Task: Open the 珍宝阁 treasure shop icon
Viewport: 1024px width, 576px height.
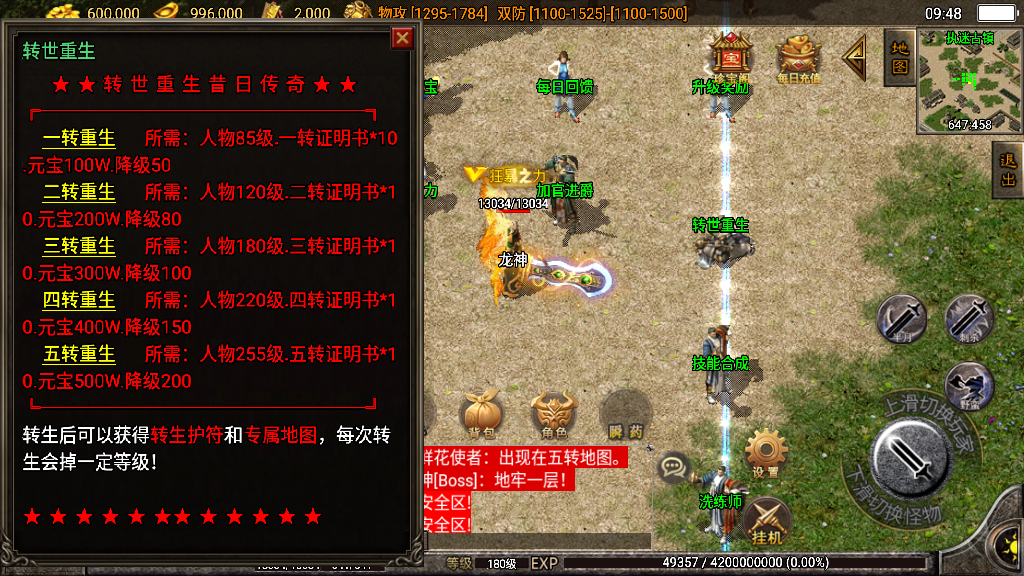Action: (730, 58)
